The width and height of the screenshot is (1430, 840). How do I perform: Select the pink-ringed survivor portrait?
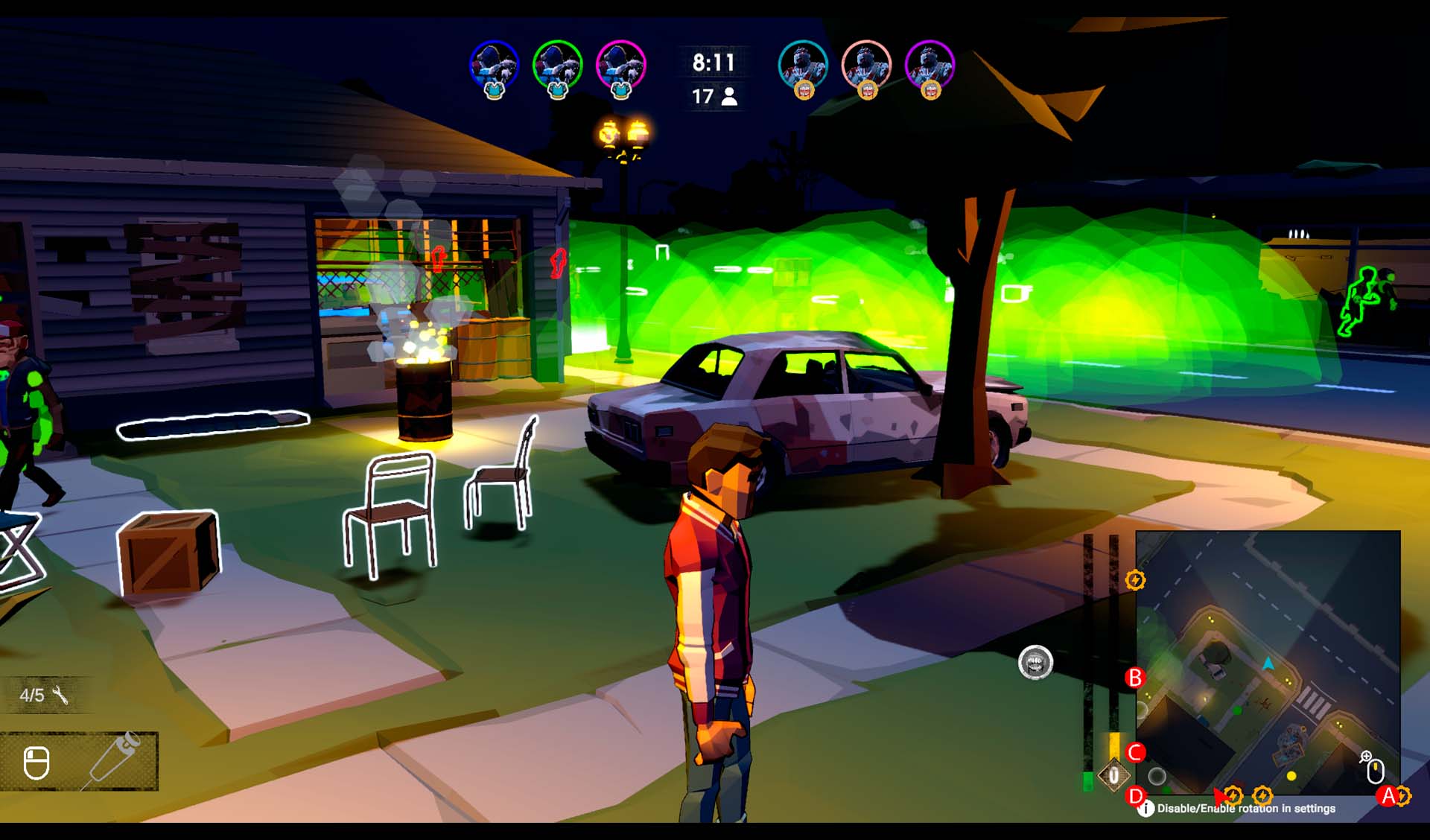(x=620, y=66)
